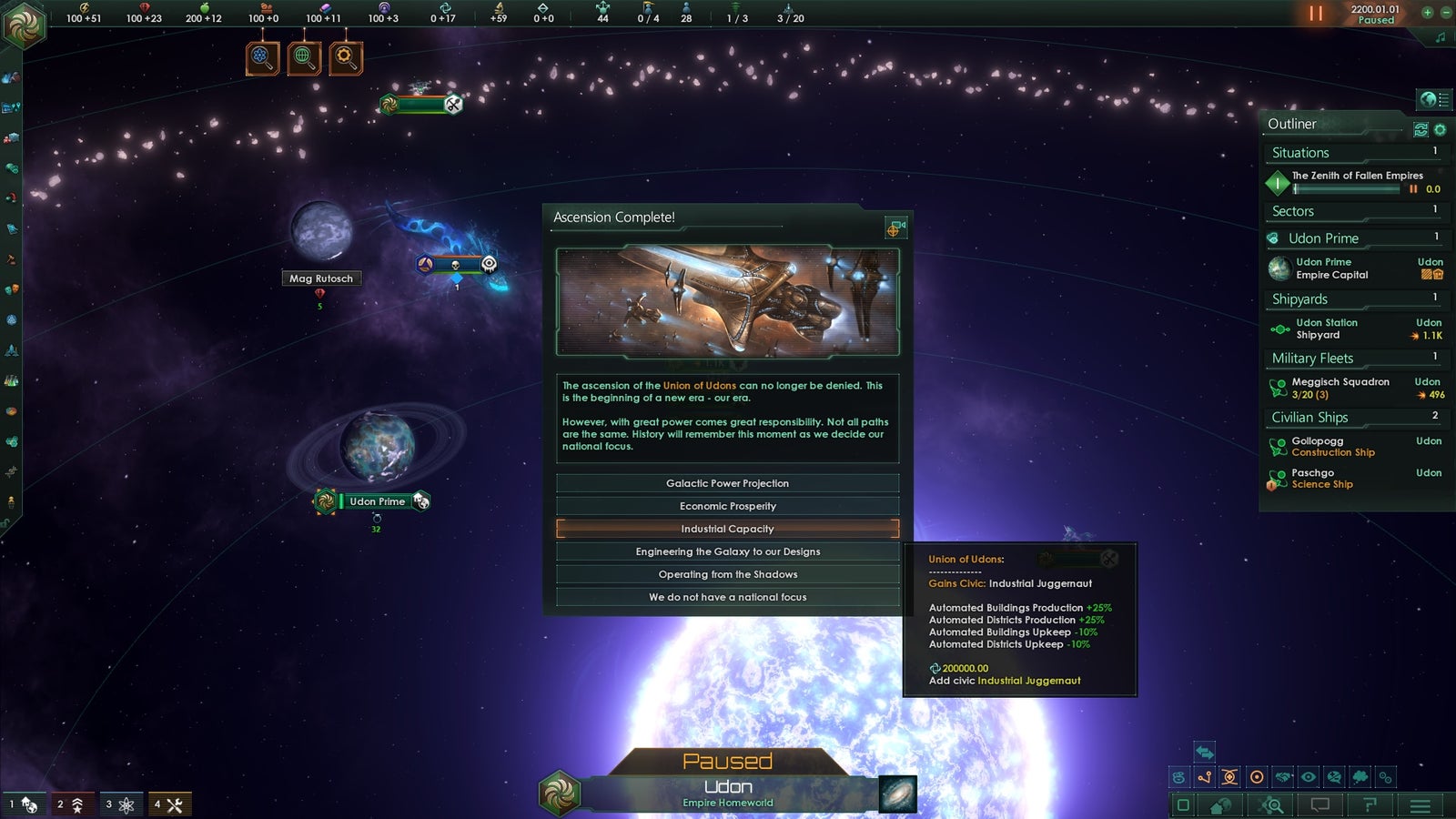The image size is (1456, 819).
Task: Click the pause/play button next to the date
Action: 1315,14
